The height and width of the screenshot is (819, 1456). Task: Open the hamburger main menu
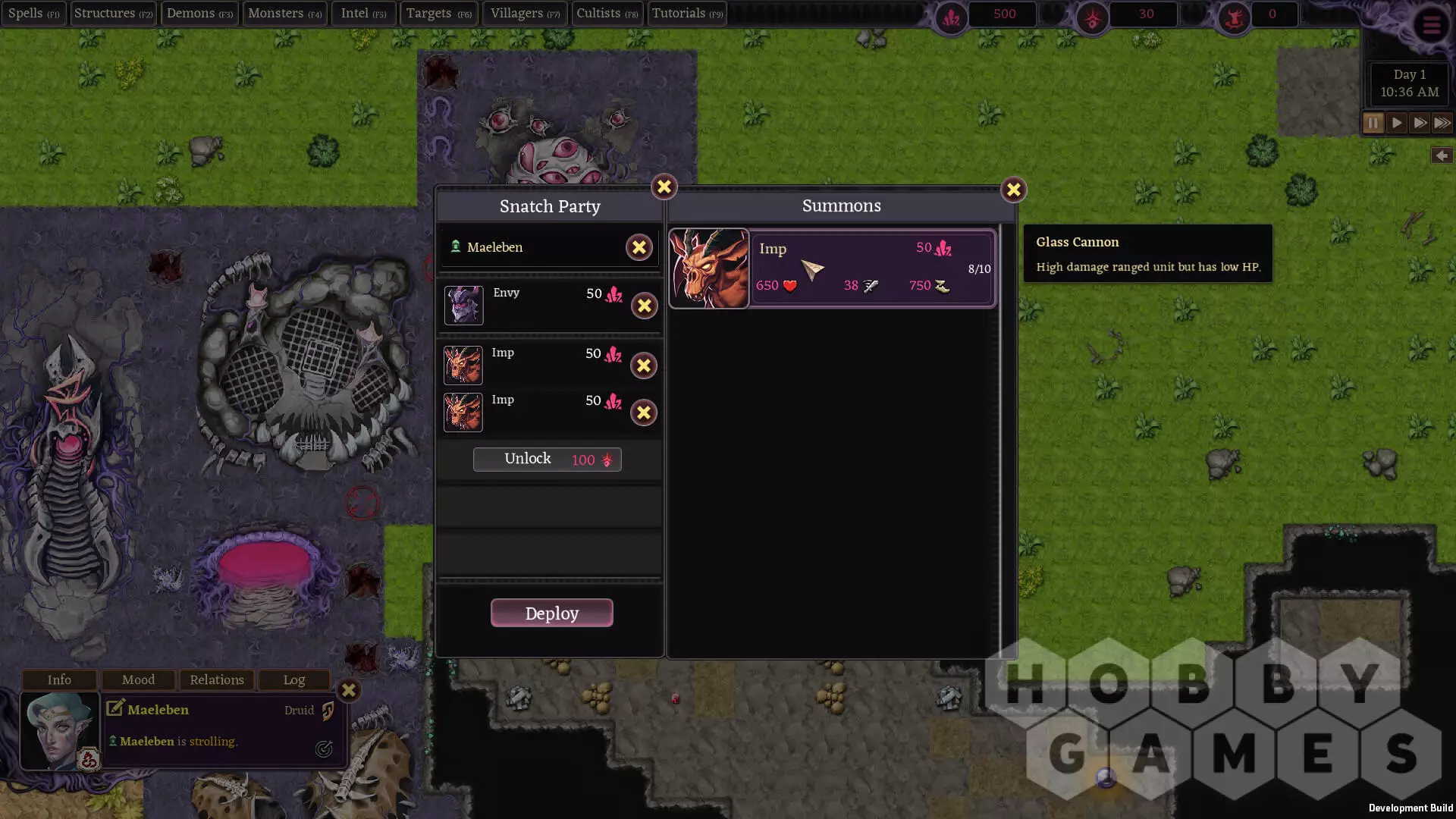1431,26
